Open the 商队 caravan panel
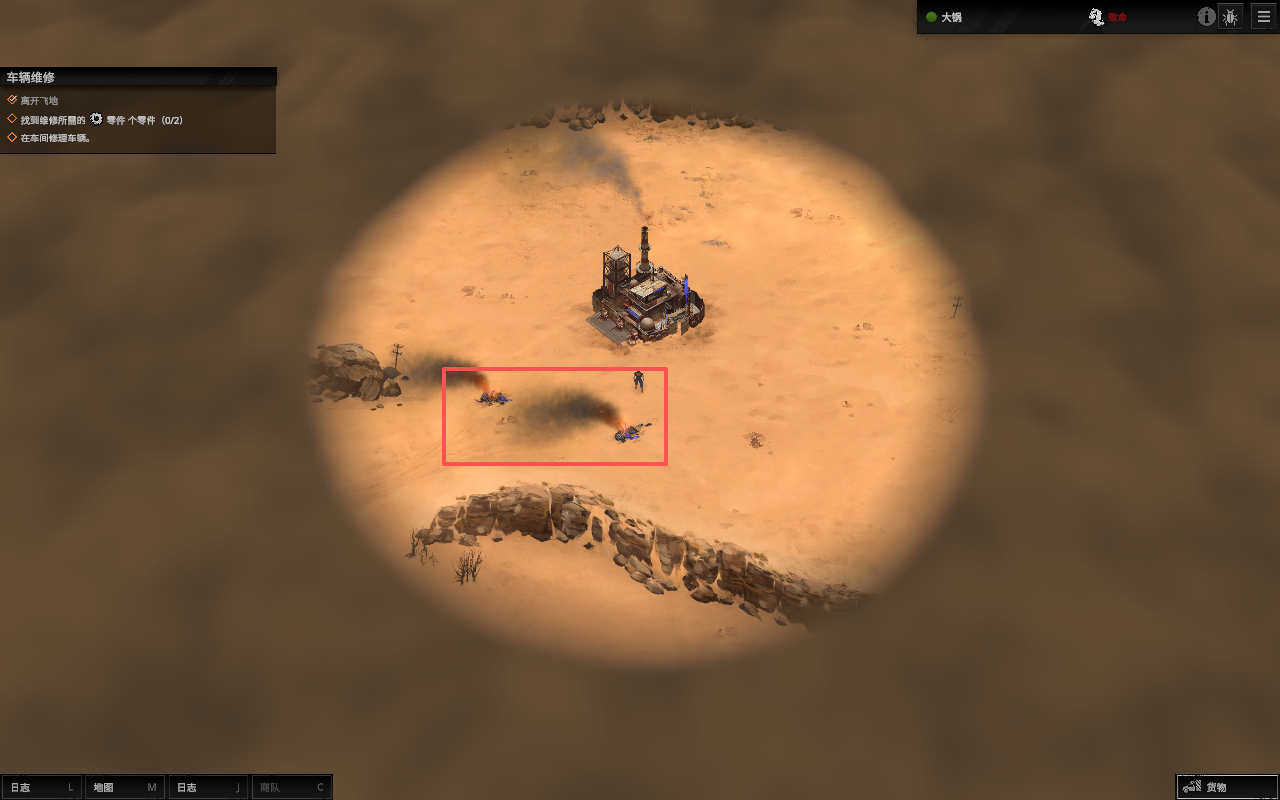Screen dimensions: 1280x800 [291, 787]
